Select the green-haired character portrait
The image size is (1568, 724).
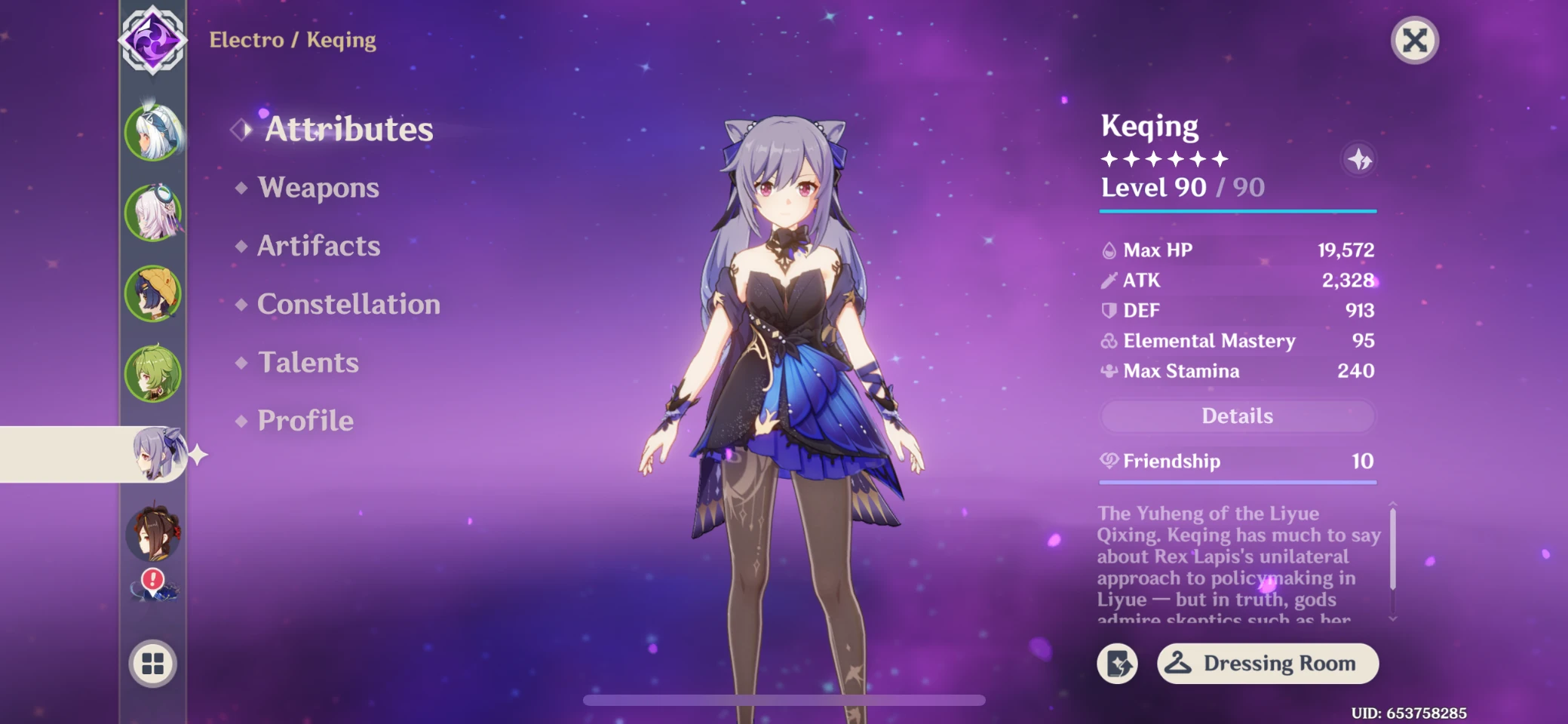point(153,374)
